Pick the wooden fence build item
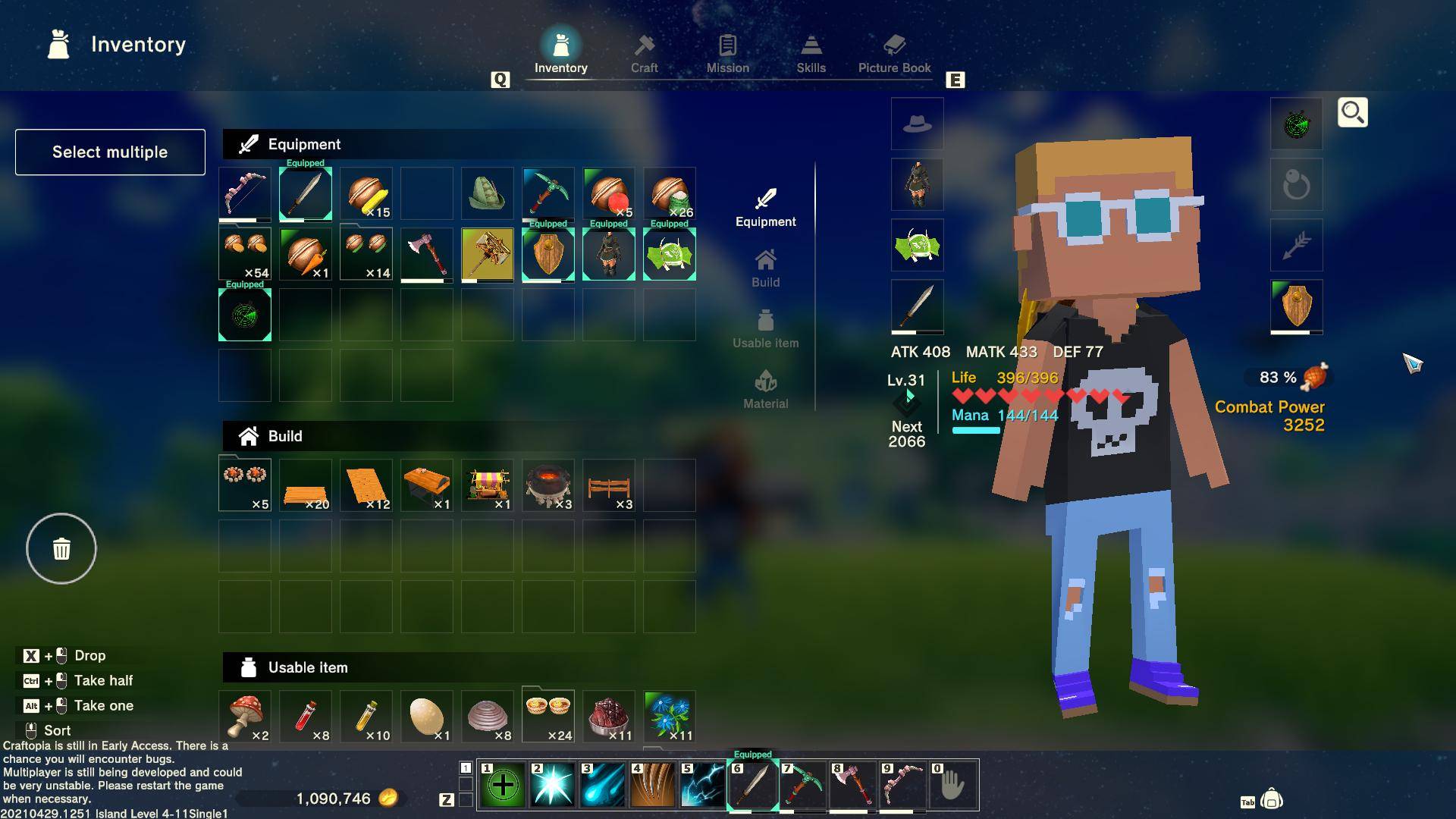 (x=608, y=485)
